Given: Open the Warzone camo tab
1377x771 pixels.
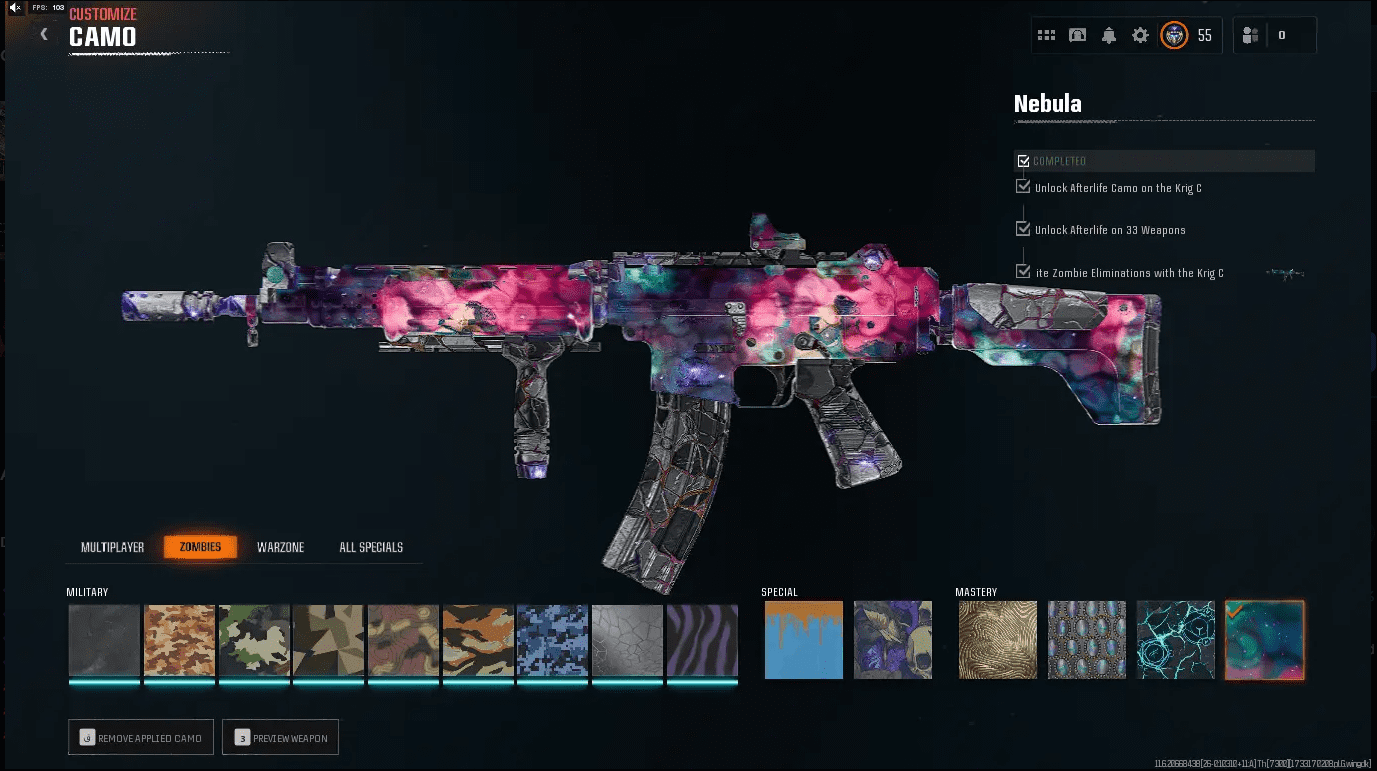Looking at the screenshot, I should tap(280, 547).
